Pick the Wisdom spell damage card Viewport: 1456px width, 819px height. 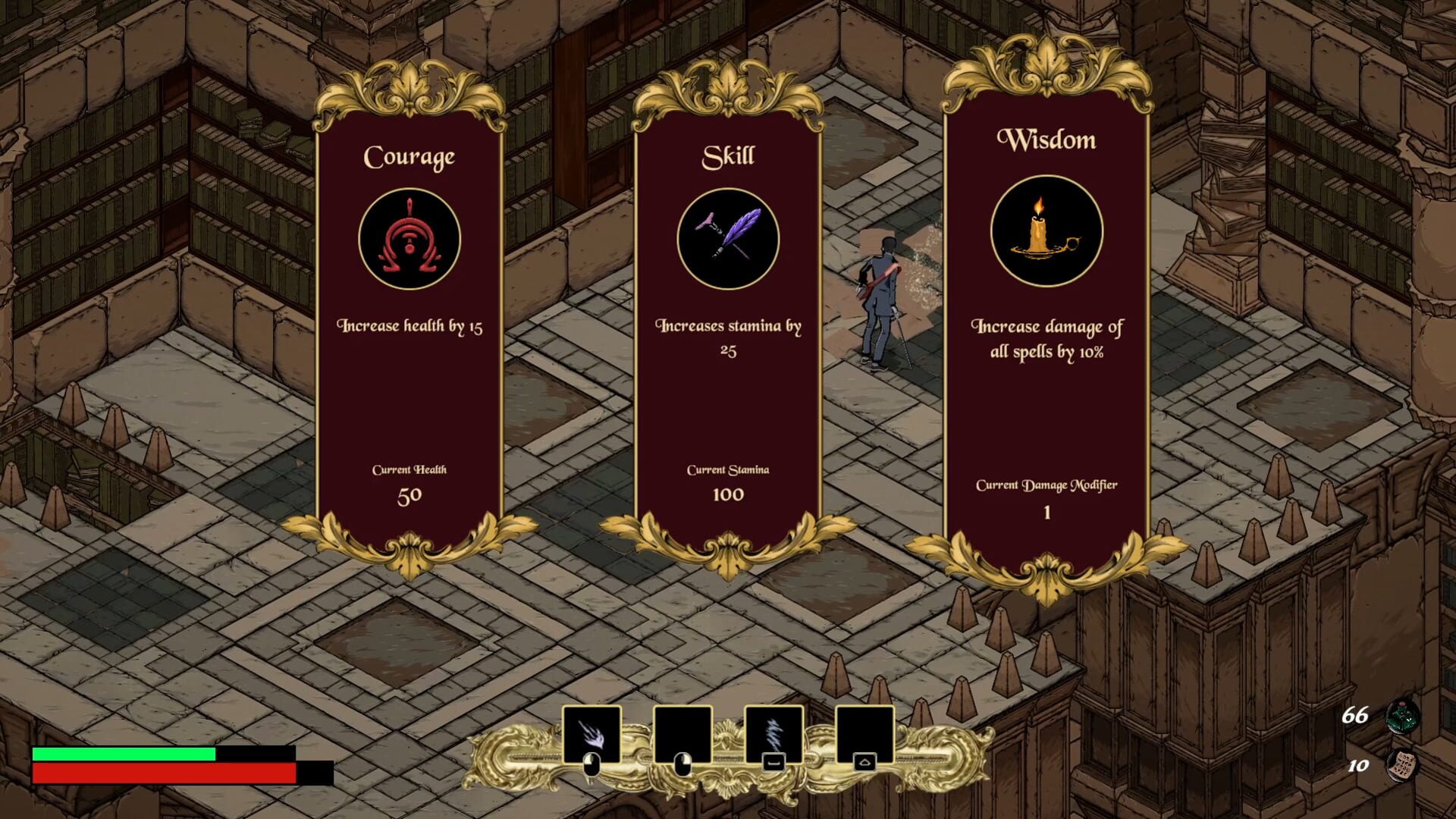1046,318
